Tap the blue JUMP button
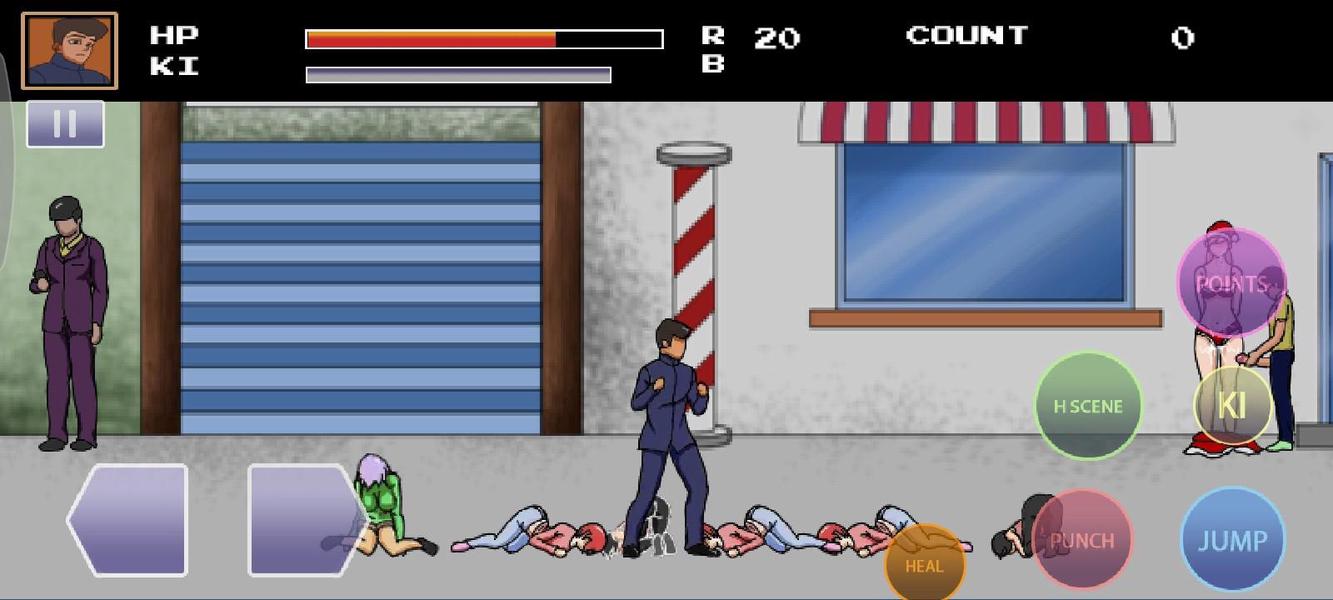The image size is (1333, 600). pos(1232,541)
